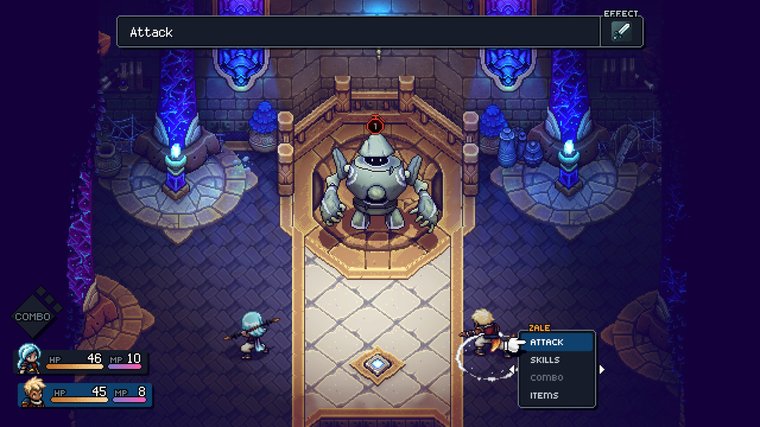
Task: Click the arrow beside the command menu
Action: [602, 369]
